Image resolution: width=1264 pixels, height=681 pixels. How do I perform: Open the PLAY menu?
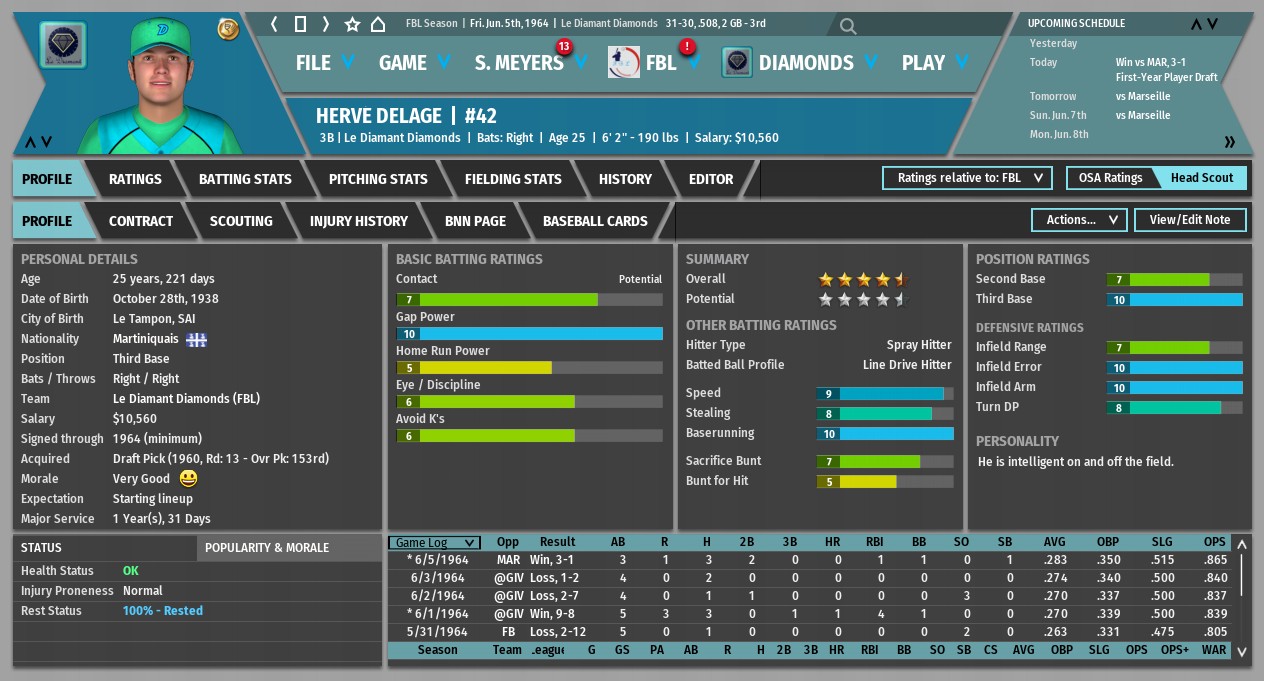pos(934,63)
